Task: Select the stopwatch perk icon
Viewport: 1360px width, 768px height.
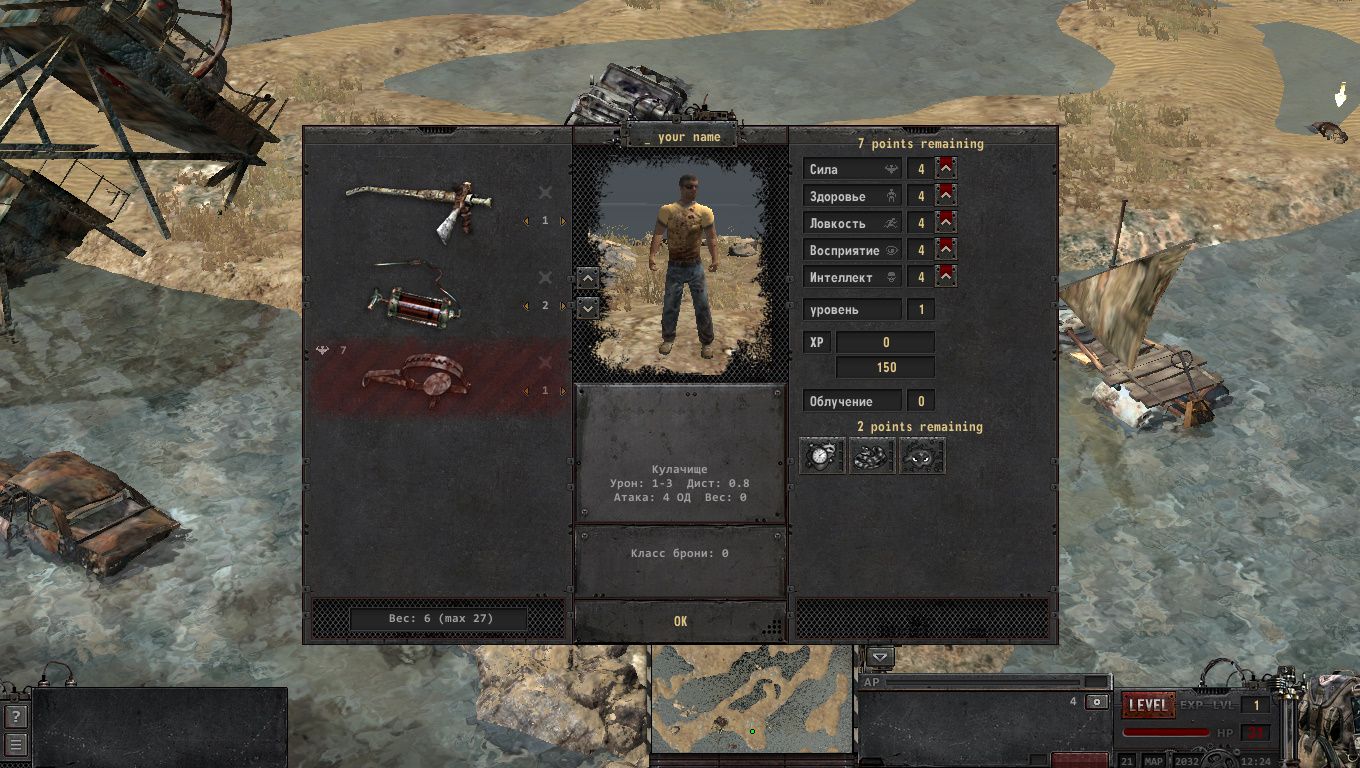Action: click(x=822, y=456)
